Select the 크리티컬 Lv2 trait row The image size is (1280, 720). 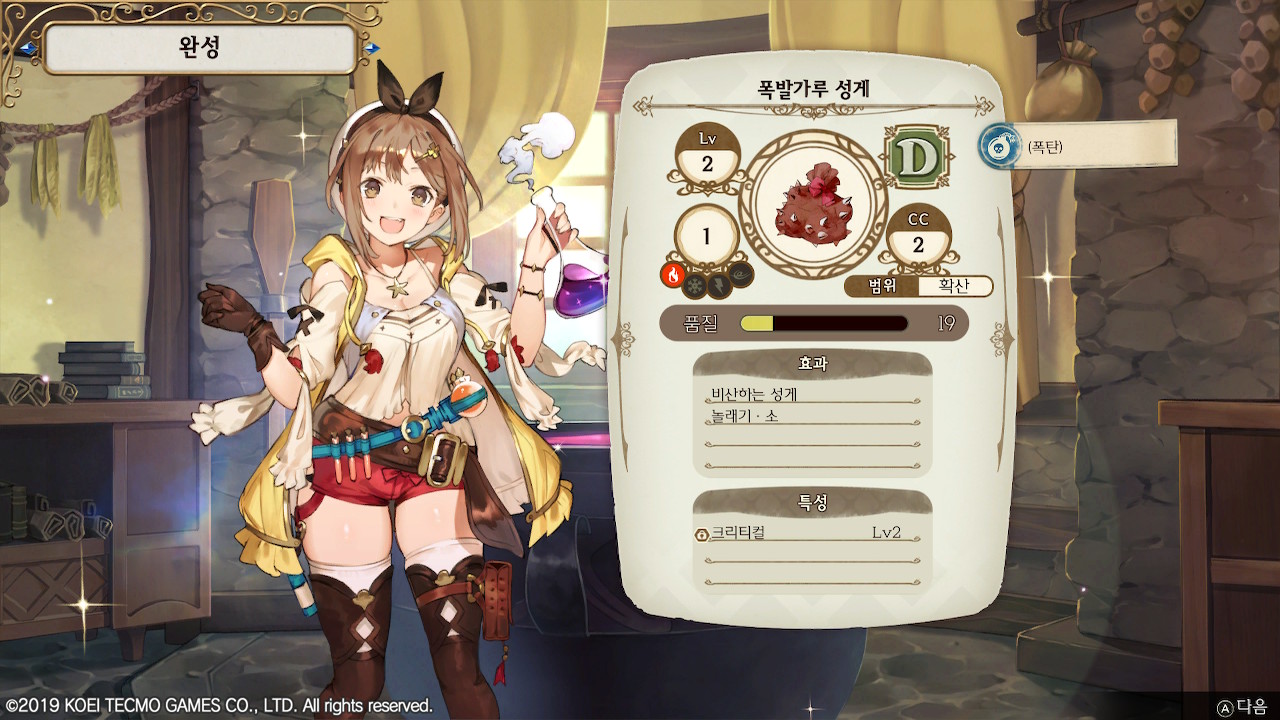tap(808, 533)
